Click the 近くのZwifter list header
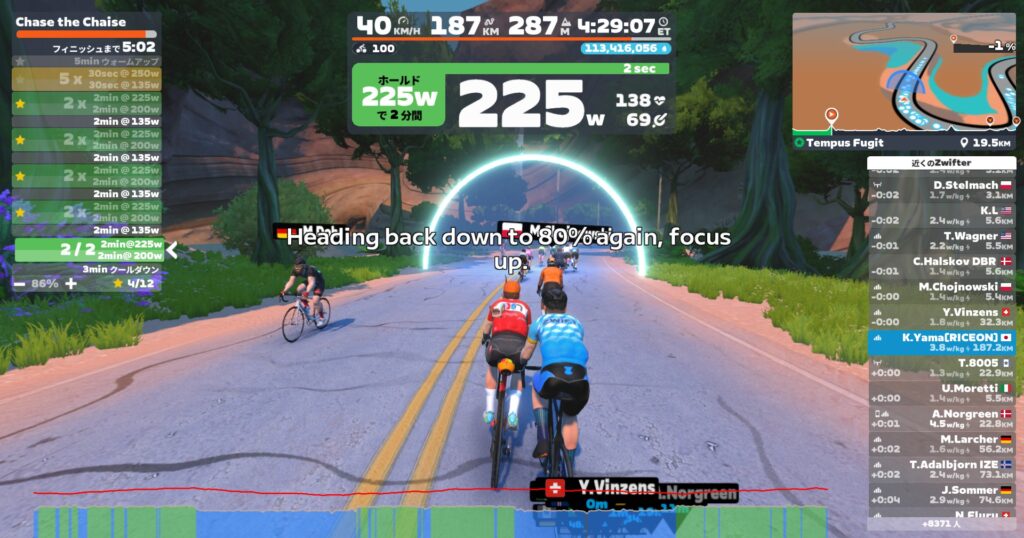The height and width of the screenshot is (538, 1024). coord(941,163)
